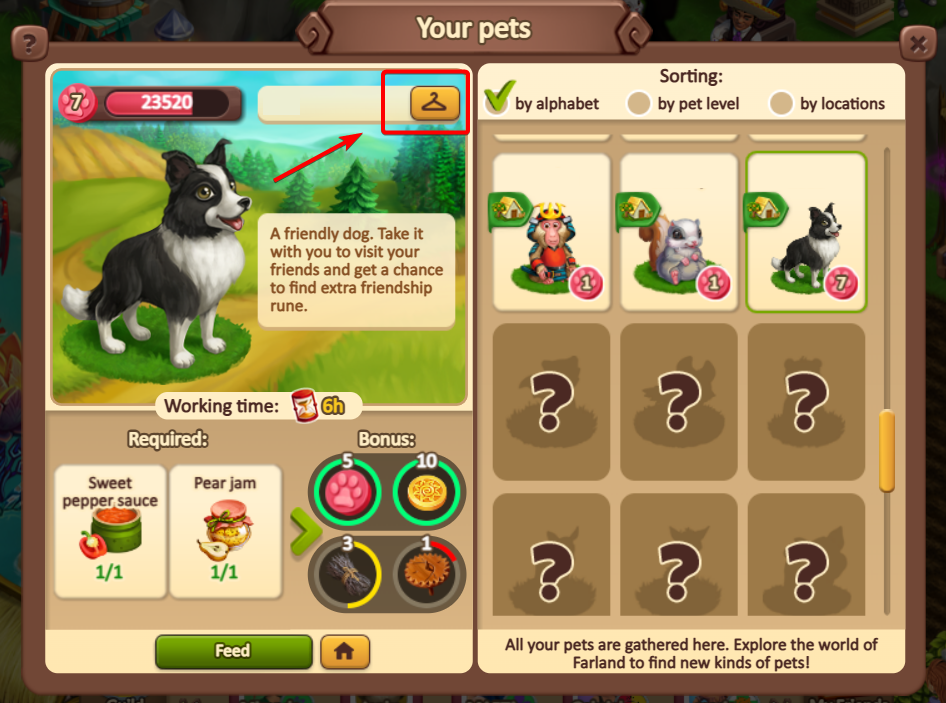The width and height of the screenshot is (946, 703).
Task: Click the pet list scrollbar handle
Action: coord(886,450)
